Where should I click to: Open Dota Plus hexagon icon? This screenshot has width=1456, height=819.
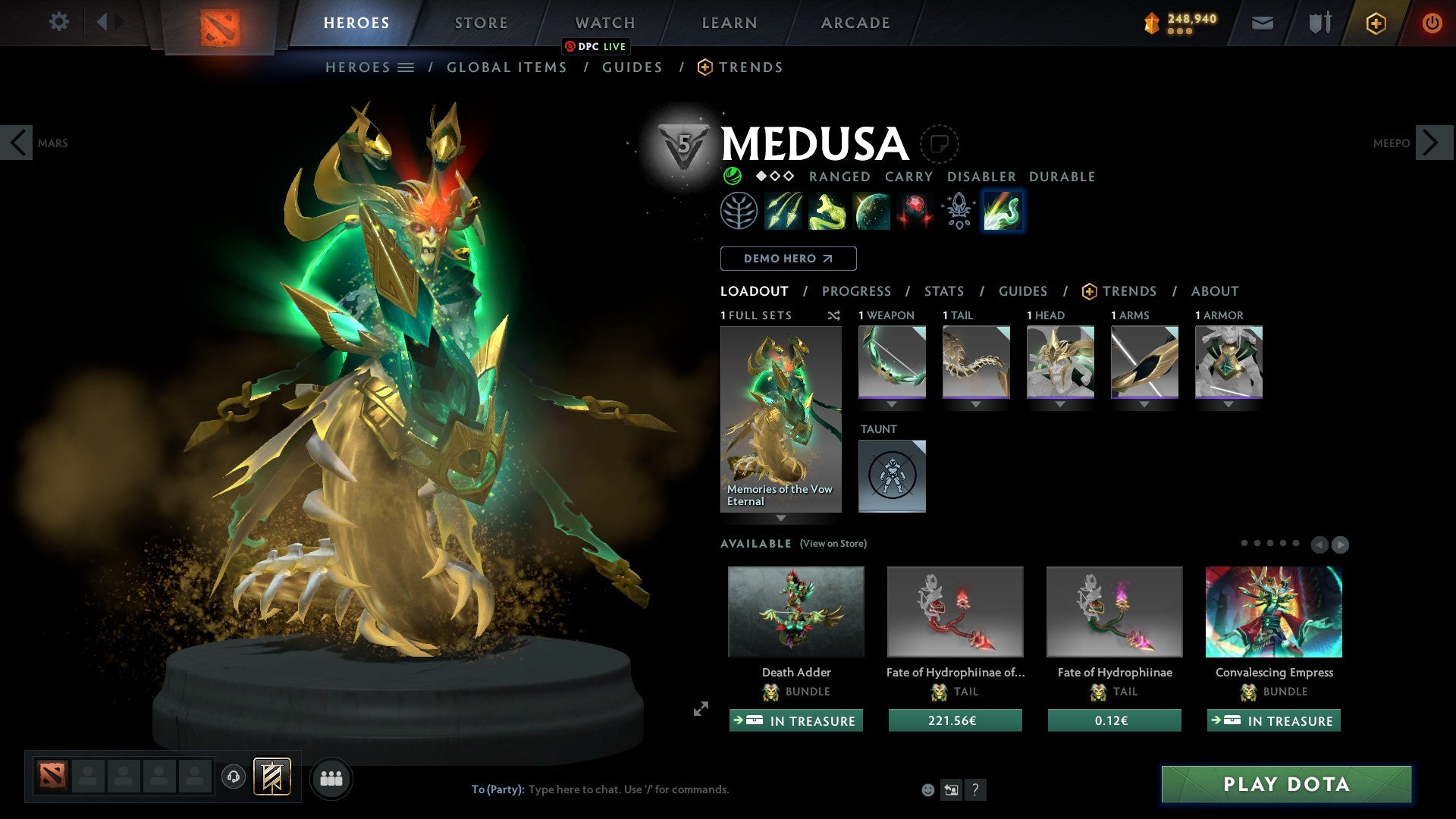[1376, 23]
